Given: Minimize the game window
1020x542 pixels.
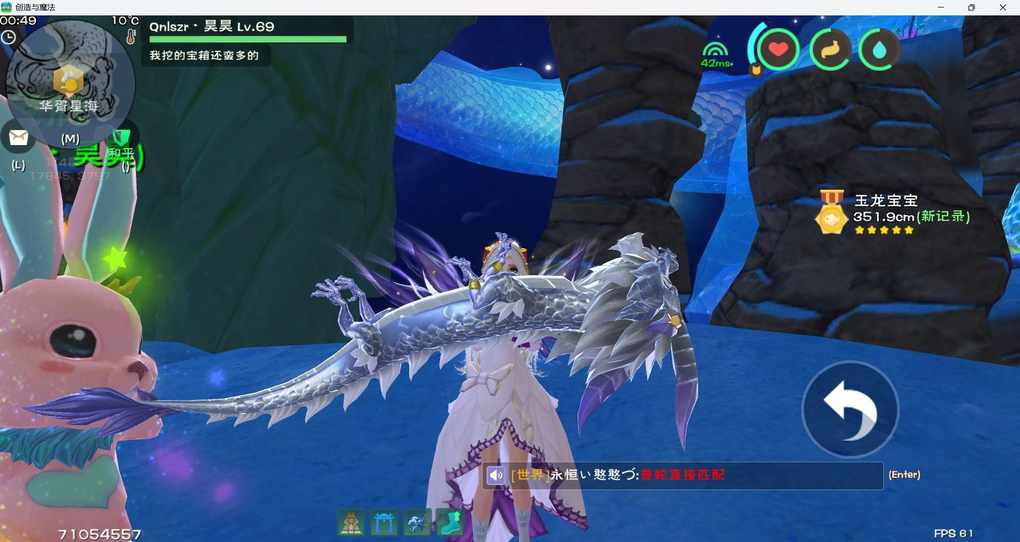Looking at the screenshot, I should pyautogui.click(x=940, y=7).
